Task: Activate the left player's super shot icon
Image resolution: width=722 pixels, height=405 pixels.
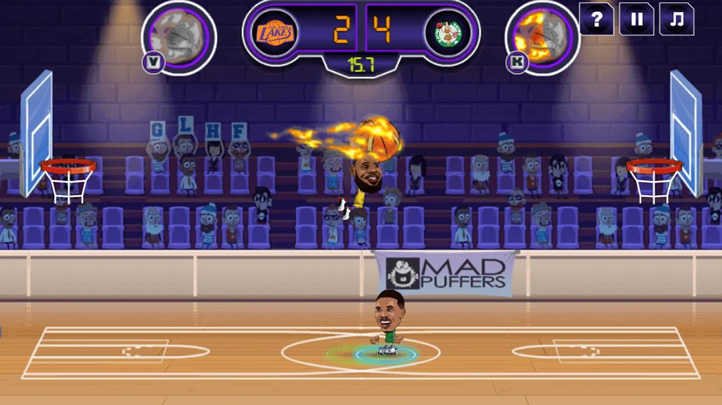Action: click(180, 36)
